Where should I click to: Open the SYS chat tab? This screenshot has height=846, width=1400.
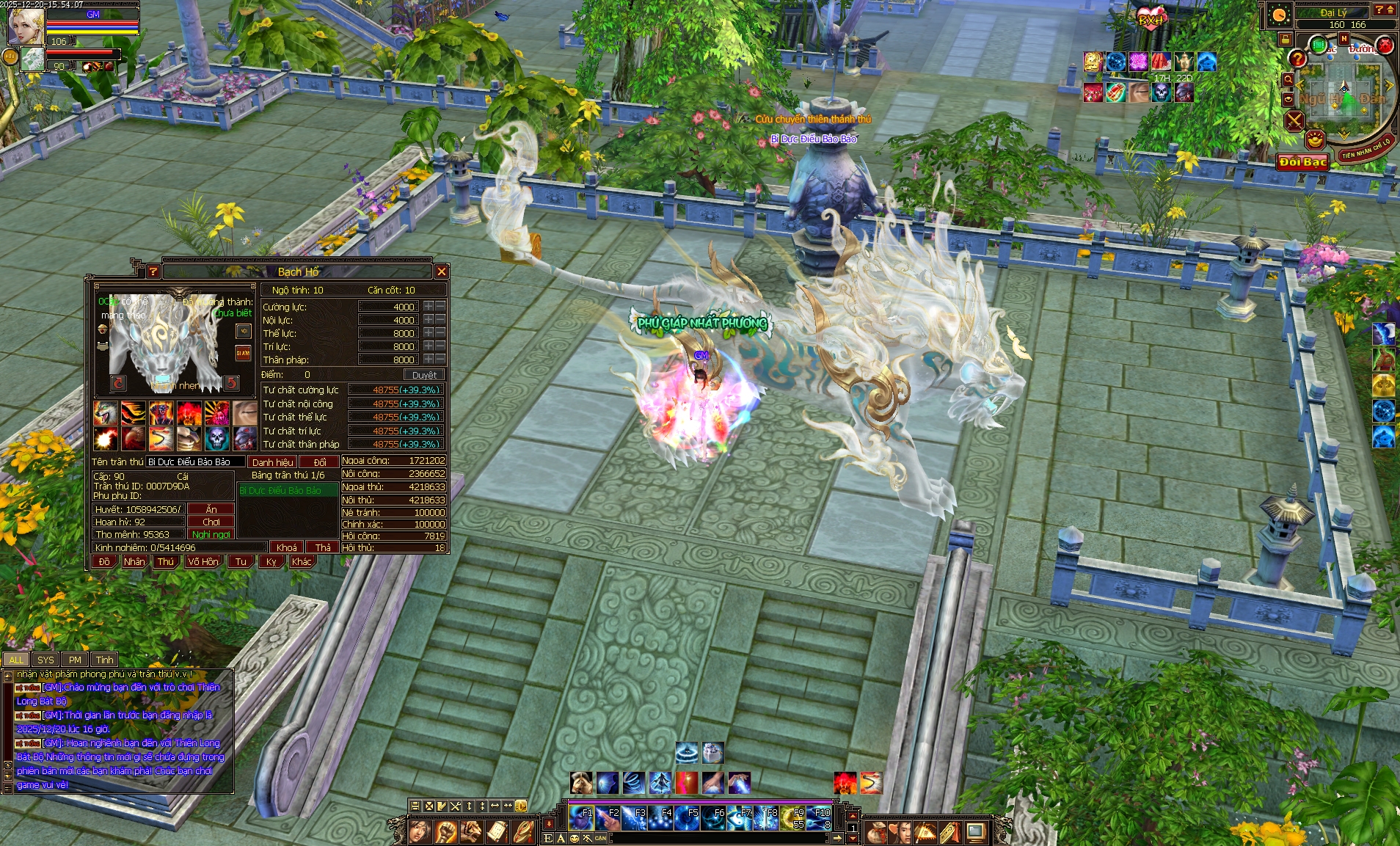click(x=45, y=660)
